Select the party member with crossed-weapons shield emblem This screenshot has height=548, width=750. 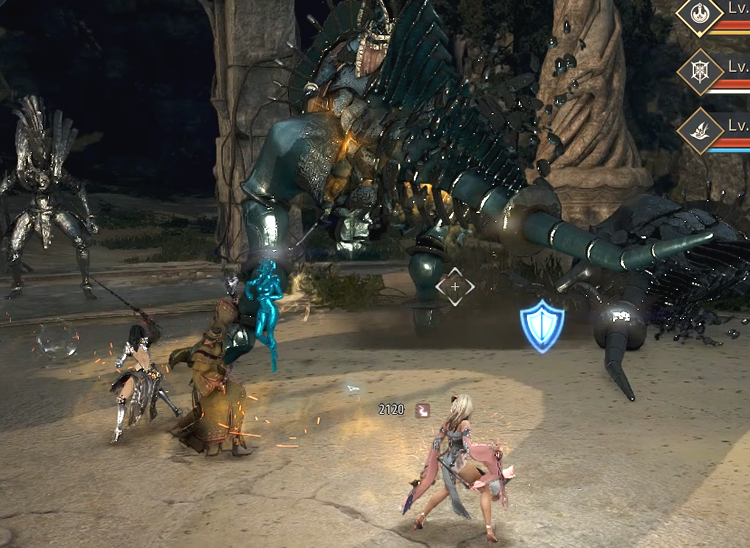700,72
